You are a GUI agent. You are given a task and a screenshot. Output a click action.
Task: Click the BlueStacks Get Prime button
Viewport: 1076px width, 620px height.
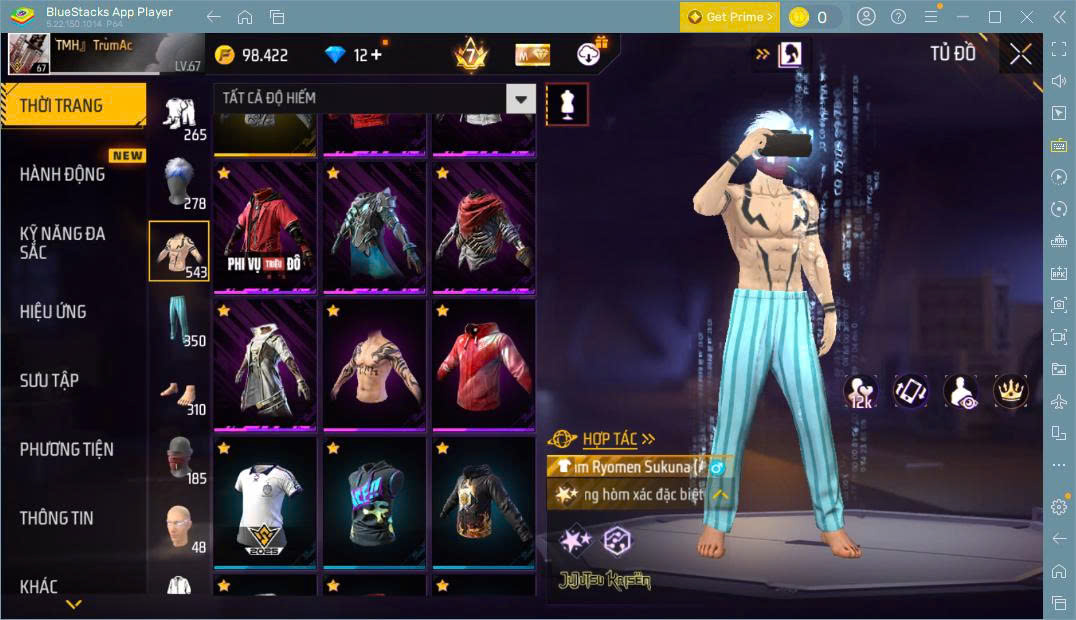tap(730, 17)
